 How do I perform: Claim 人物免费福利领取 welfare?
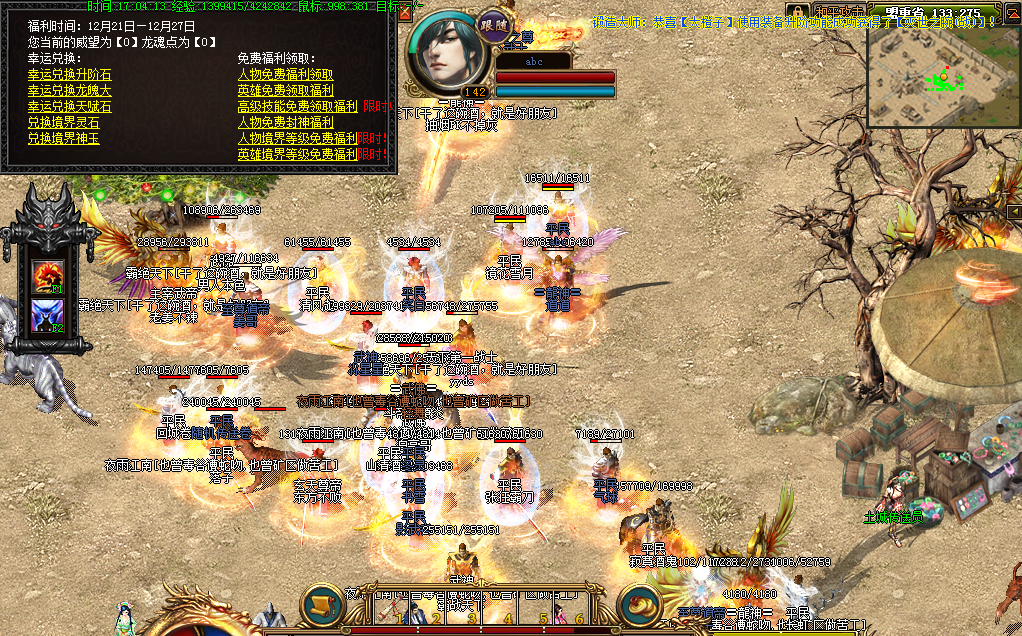point(285,74)
